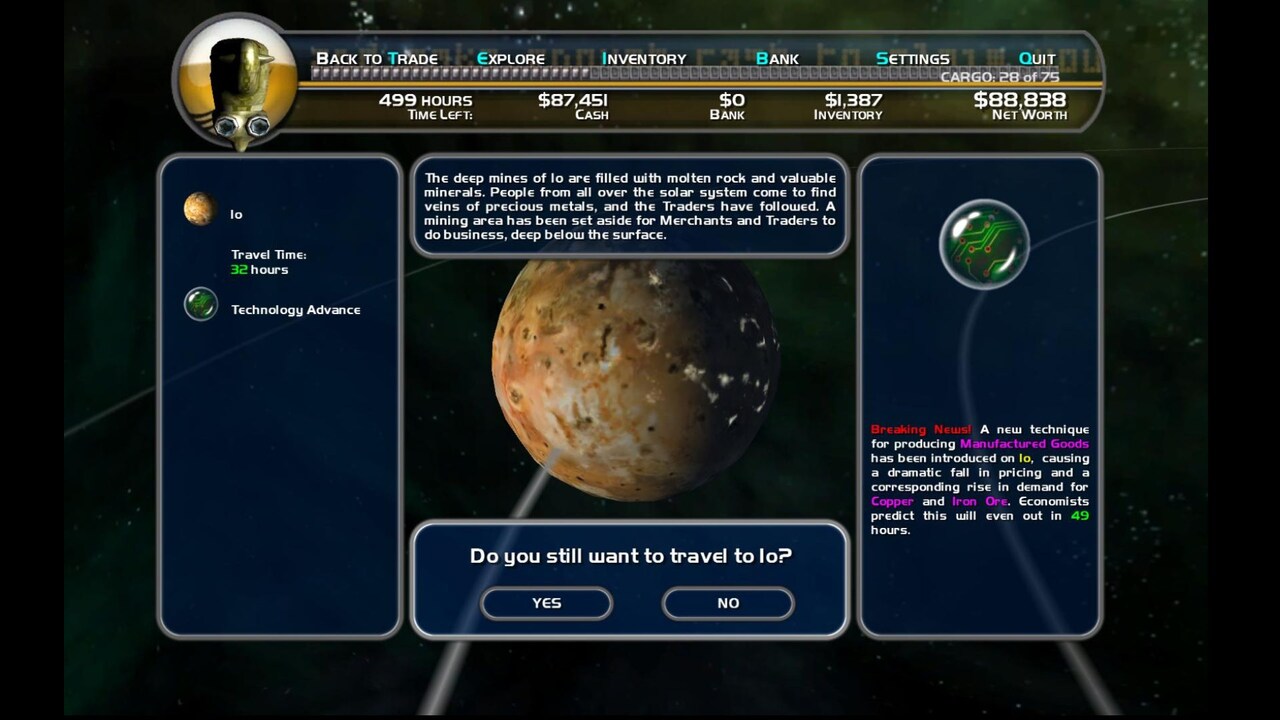Select Back to Trade
Image resolution: width=1280 pixels, height=720 pixels.
point(377,58)
